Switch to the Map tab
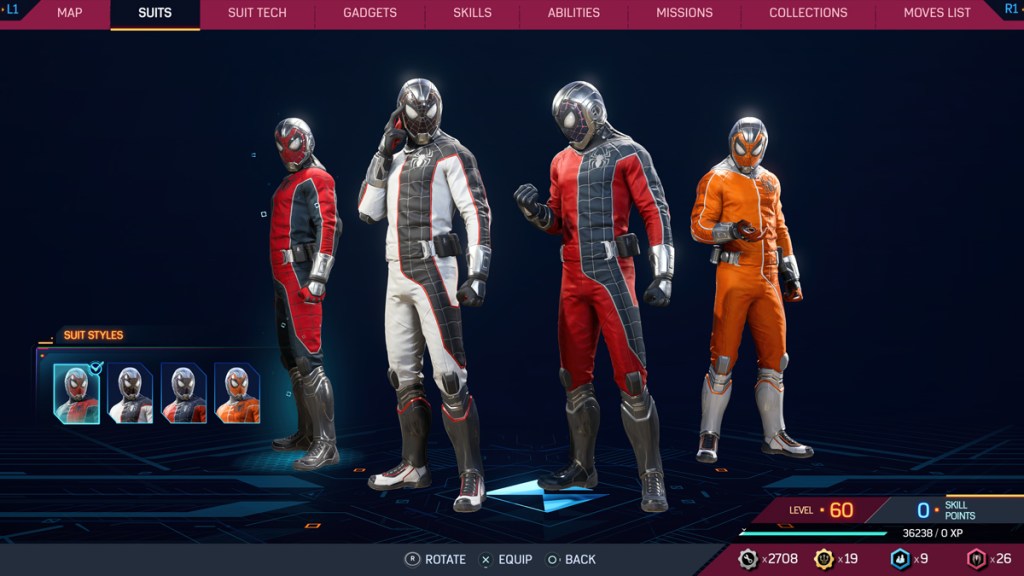 pyautogui.click(x=69, y=13)
